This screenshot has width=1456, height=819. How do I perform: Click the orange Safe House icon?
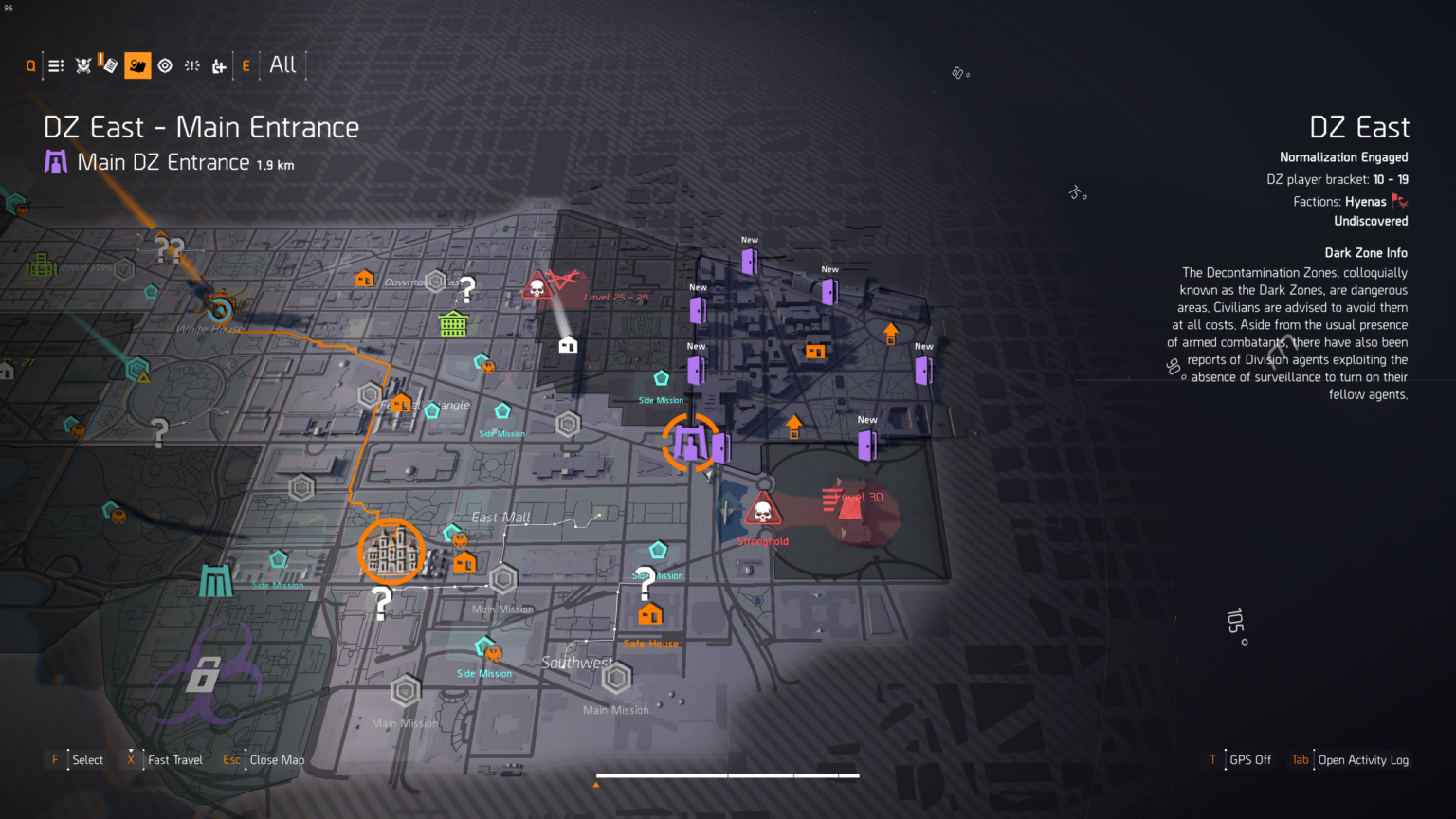pos(649,614)
